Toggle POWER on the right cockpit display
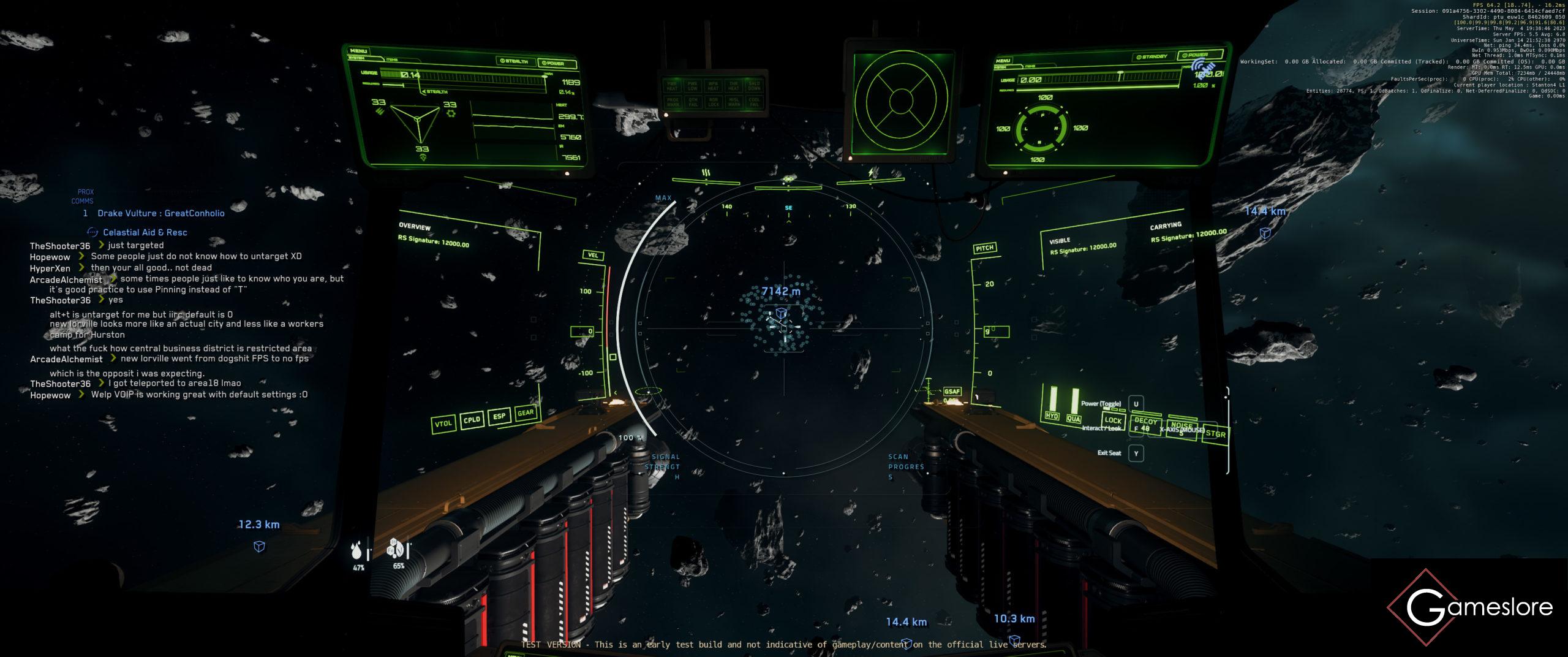1568x657 pixels. [1195, 55]
